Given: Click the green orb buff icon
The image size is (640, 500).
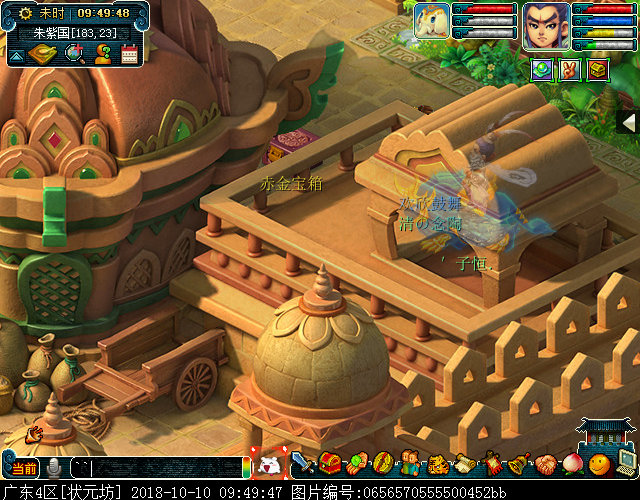Looking at the screenshot, I should 542,69.
